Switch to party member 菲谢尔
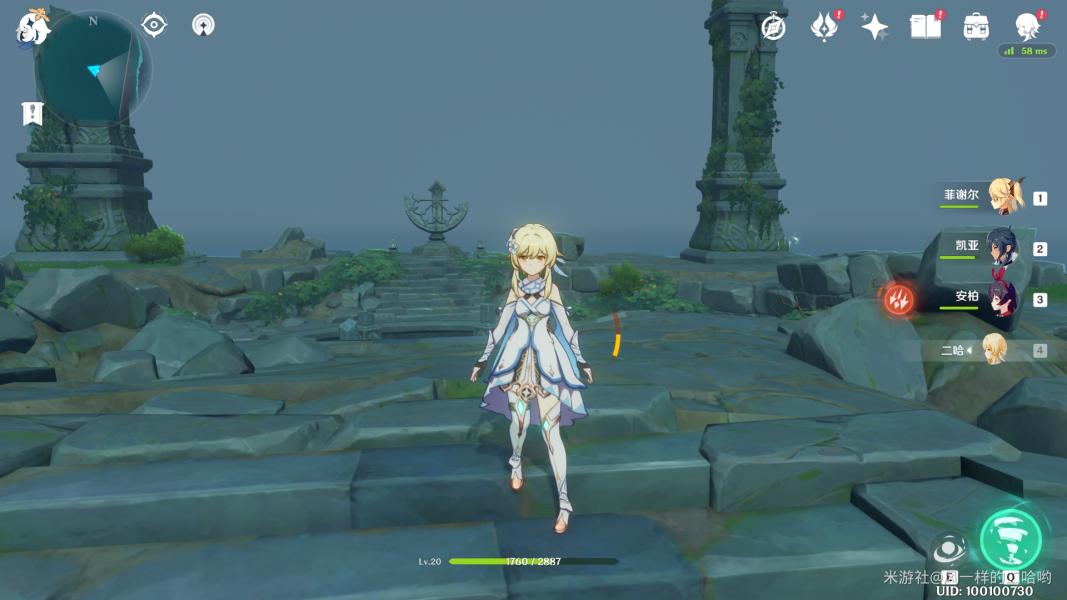 point(1003,197)
